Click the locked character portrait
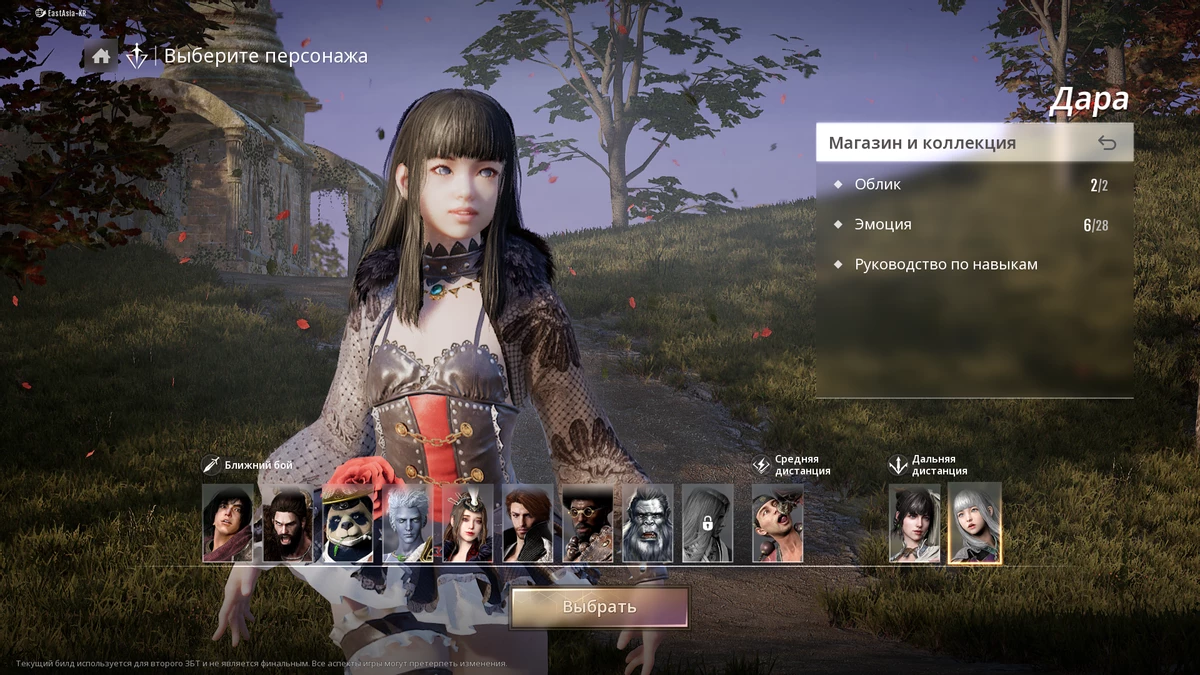1200x675 pixels. coord(707,524)
